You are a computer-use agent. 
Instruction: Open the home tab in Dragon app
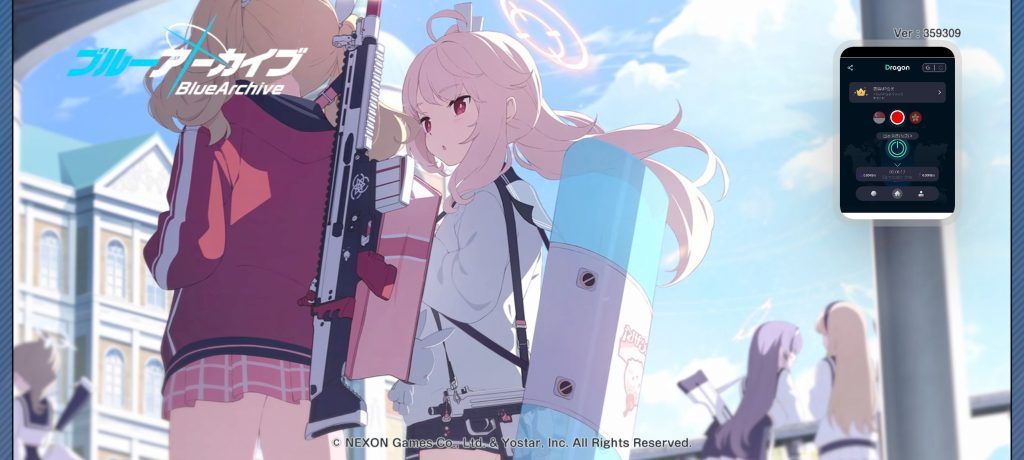[897, 194]
